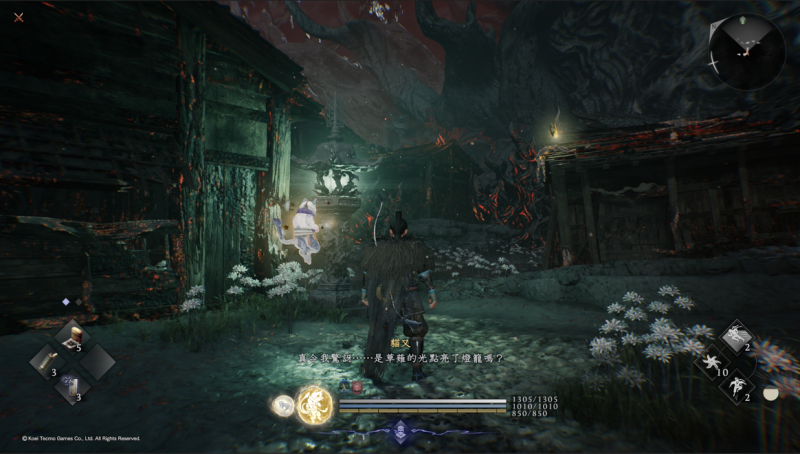800x454 pixels.
Task: Use the medicine box item slot
Action: [x=72, y=337]
